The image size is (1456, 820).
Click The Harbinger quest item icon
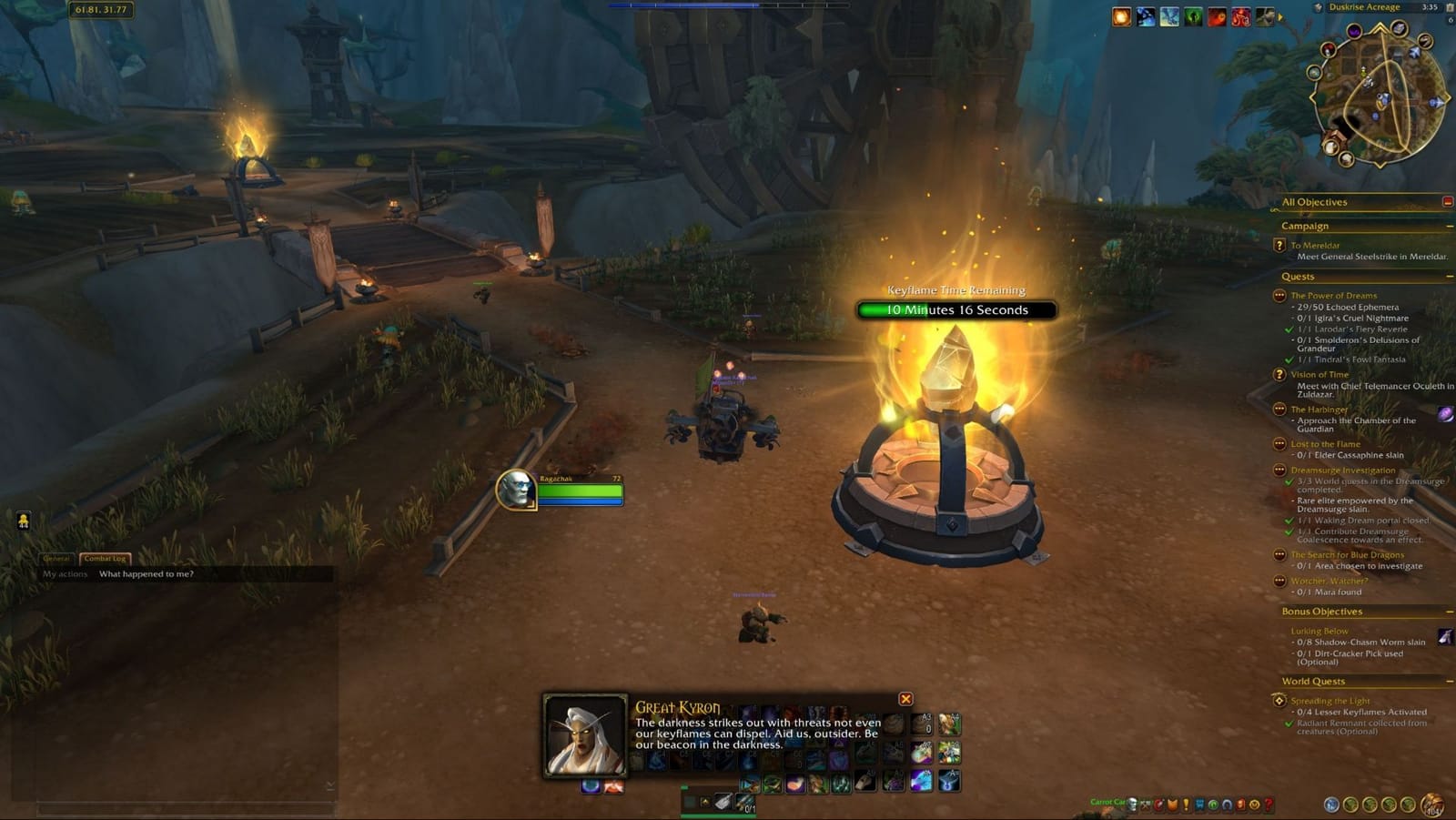click(x=1444, y=414)
